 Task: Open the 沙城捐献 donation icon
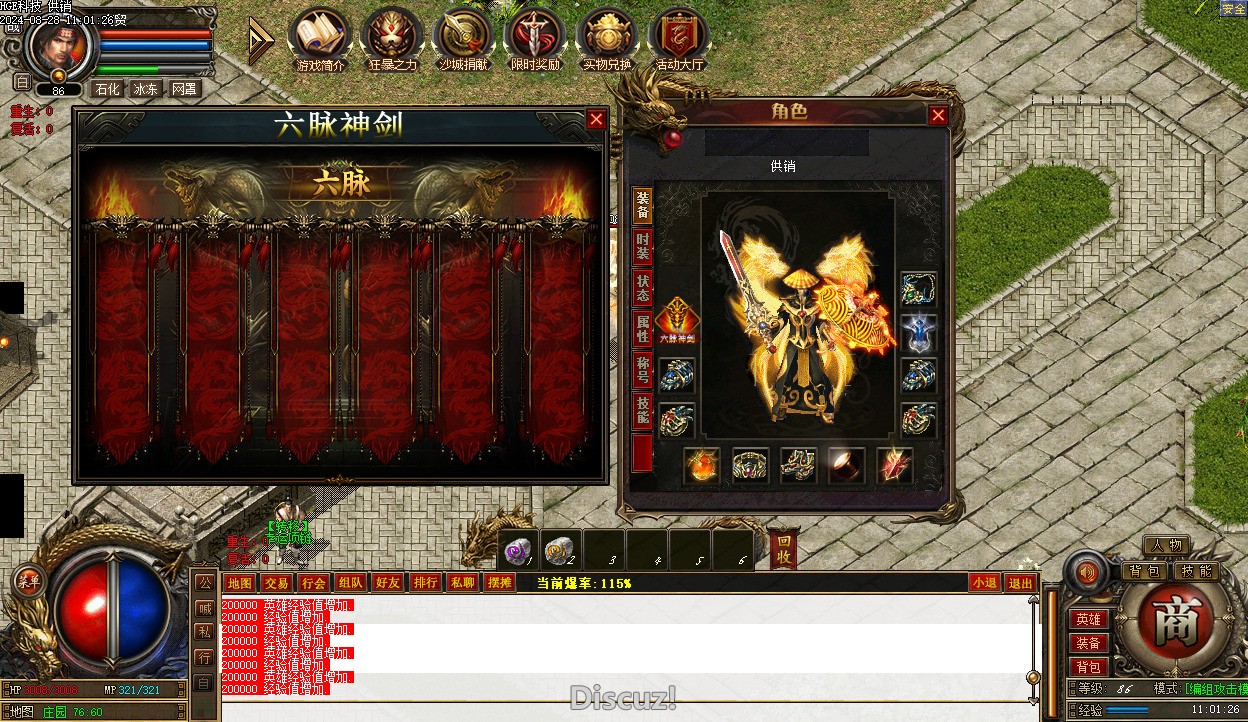click(x=465, y=38)
